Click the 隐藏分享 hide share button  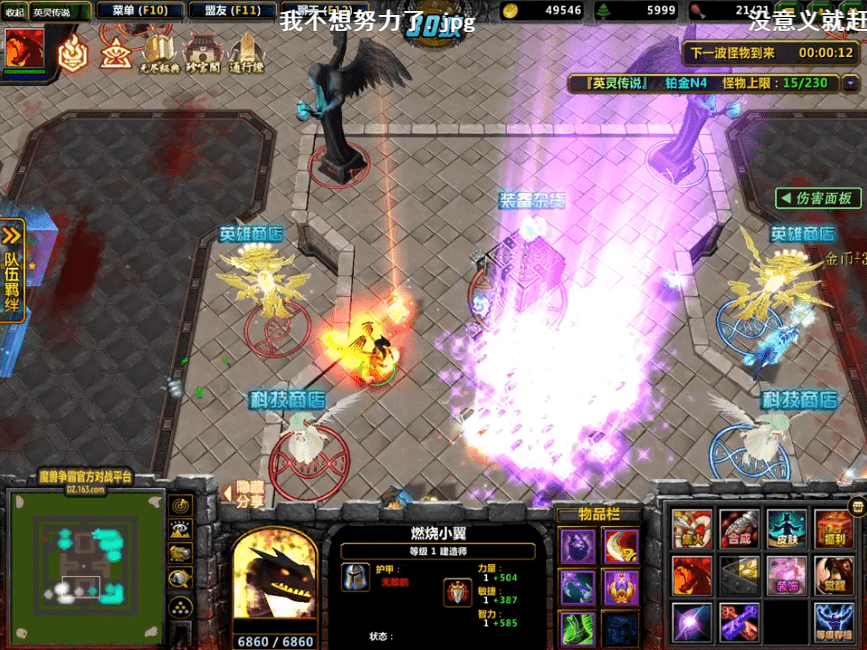coord(244,494)
